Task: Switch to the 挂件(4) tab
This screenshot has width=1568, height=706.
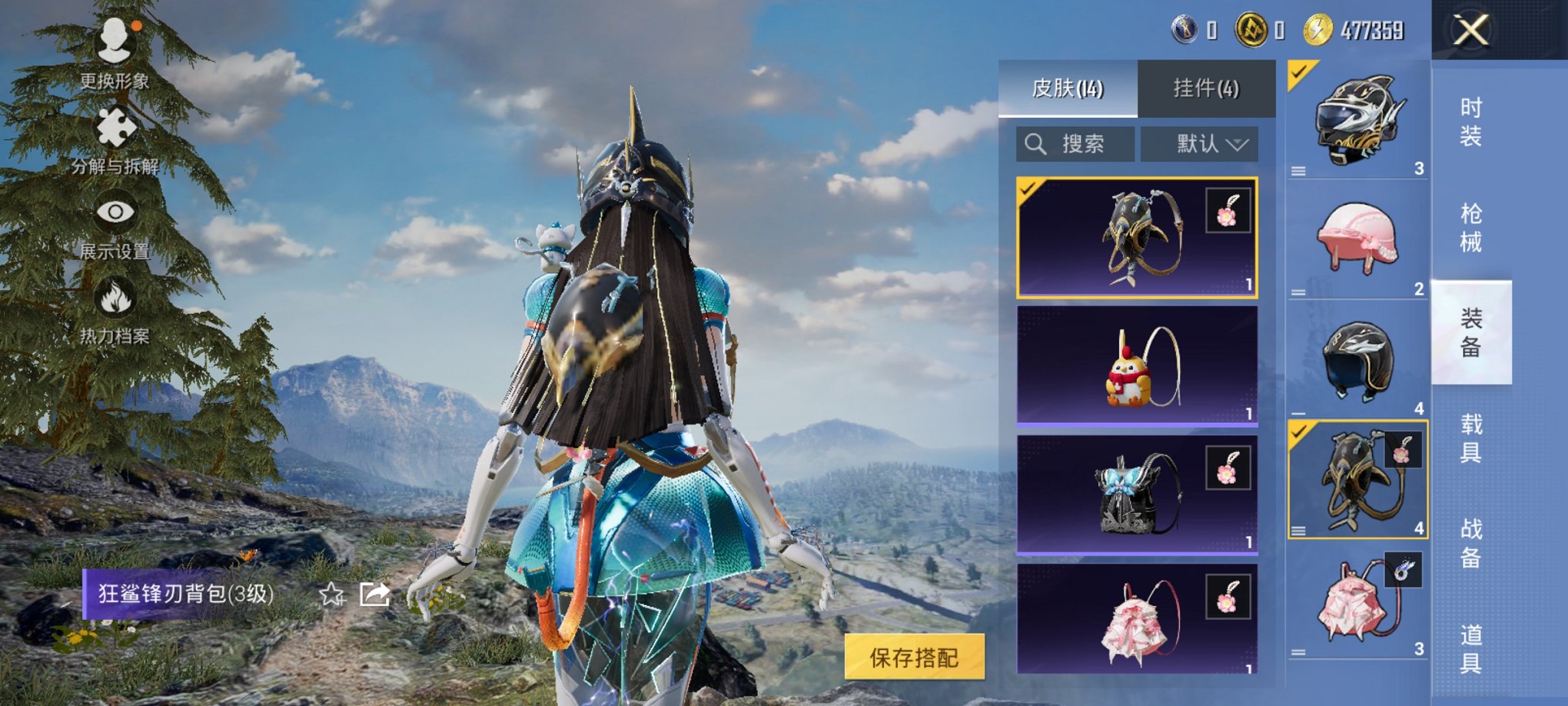Action: [1207, 86]
